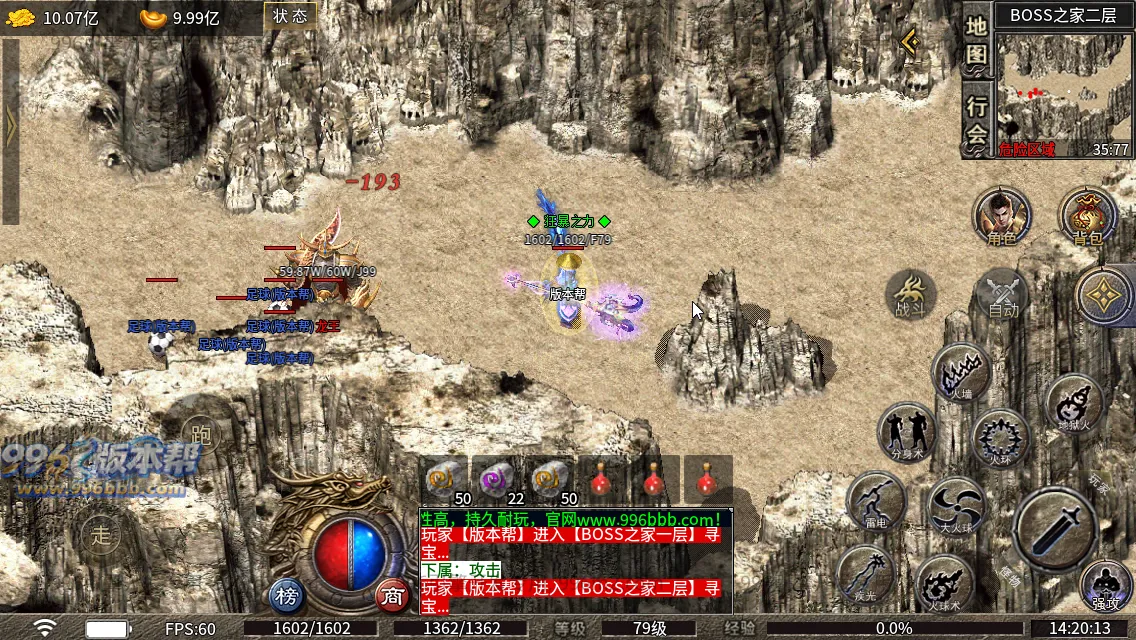
Task: Open the 行会 guild button
Action: [977, 120]
